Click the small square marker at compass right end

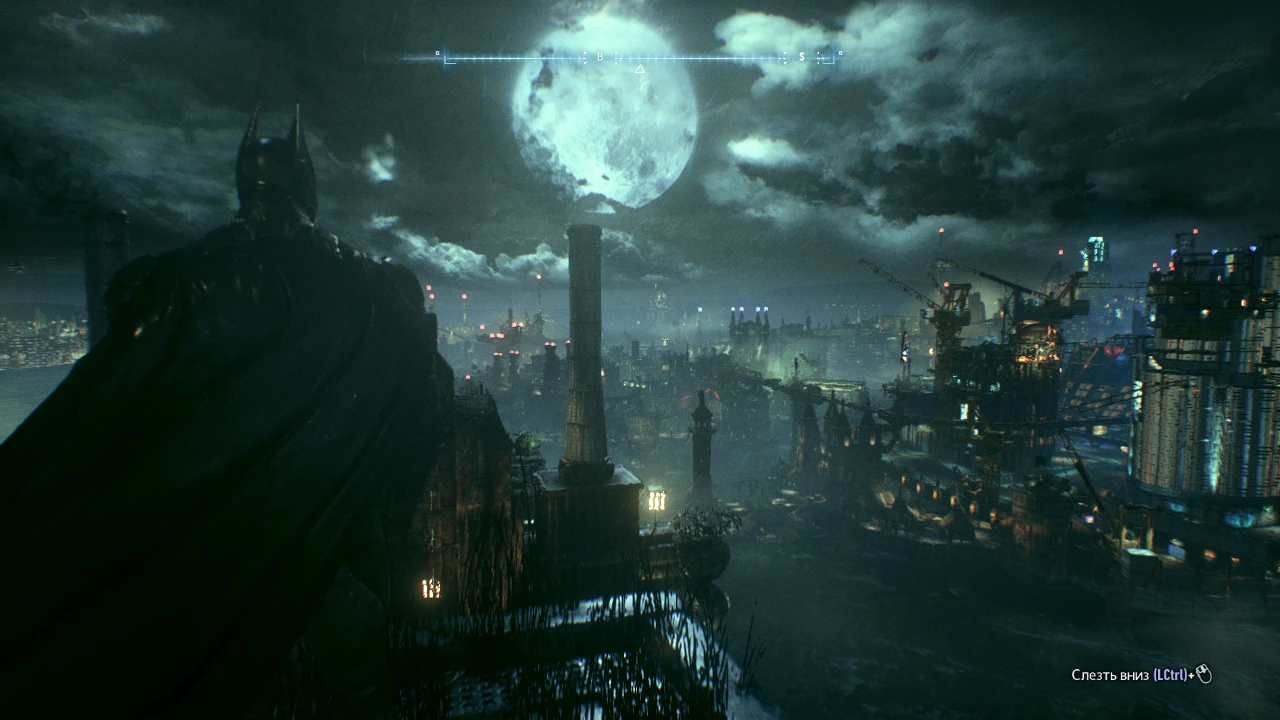click(x=839, y=54)
